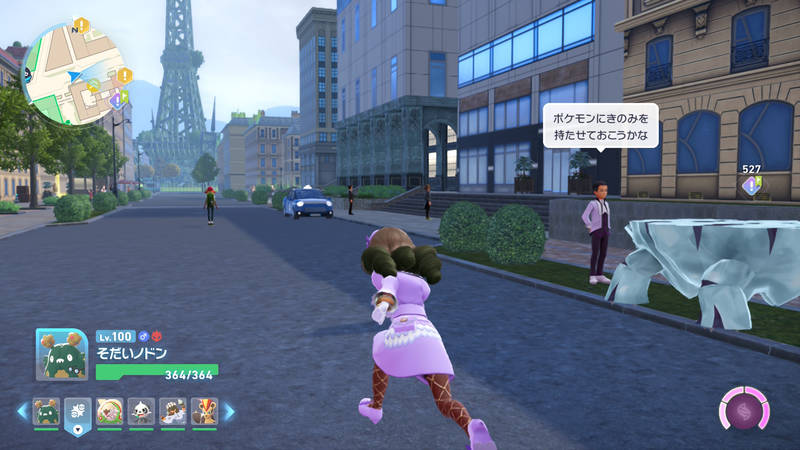This screenshot has height=450, width=800.
Task: Select the purple diamond marker on minimap
Action: click(116, 100)
